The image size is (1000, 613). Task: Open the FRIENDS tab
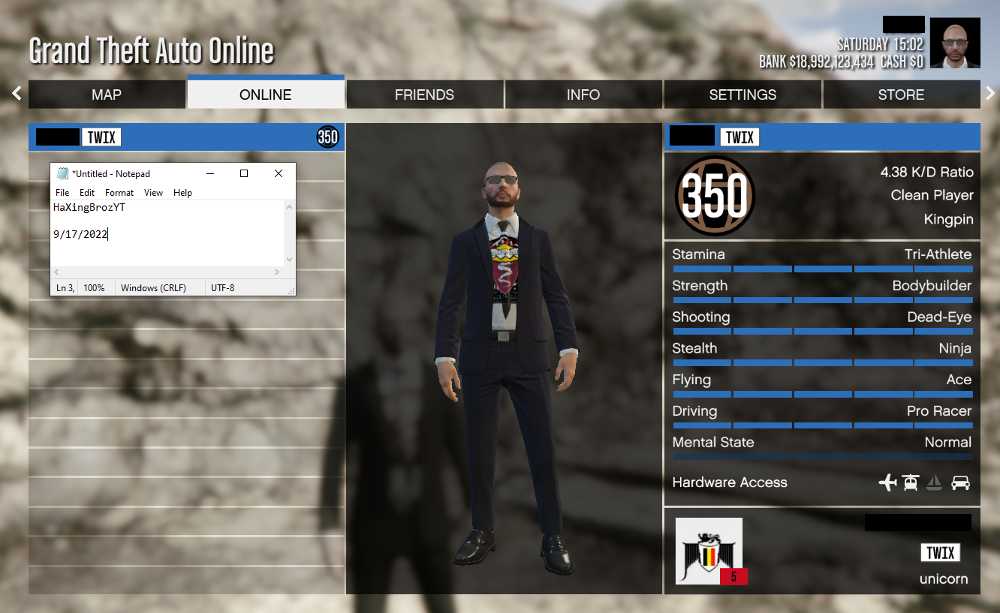coord(424,94)
